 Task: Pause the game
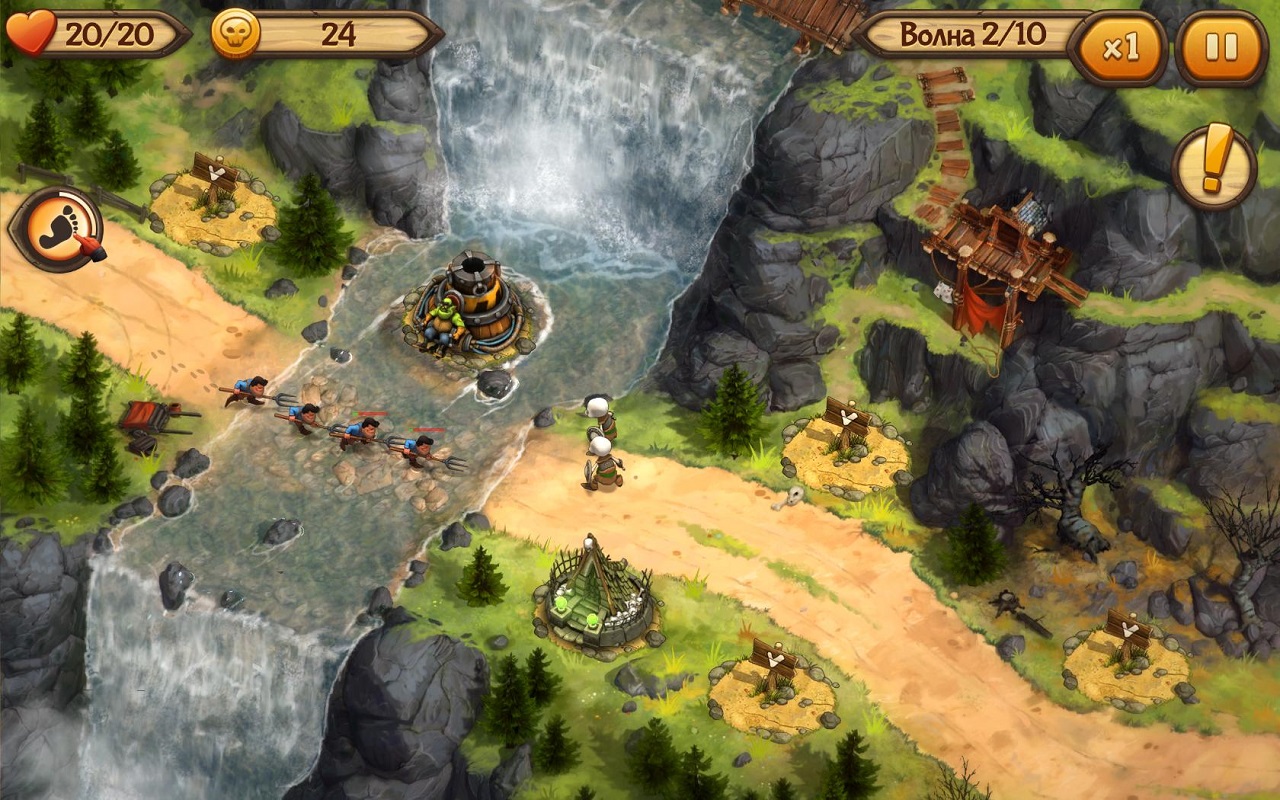[1221, 47]
